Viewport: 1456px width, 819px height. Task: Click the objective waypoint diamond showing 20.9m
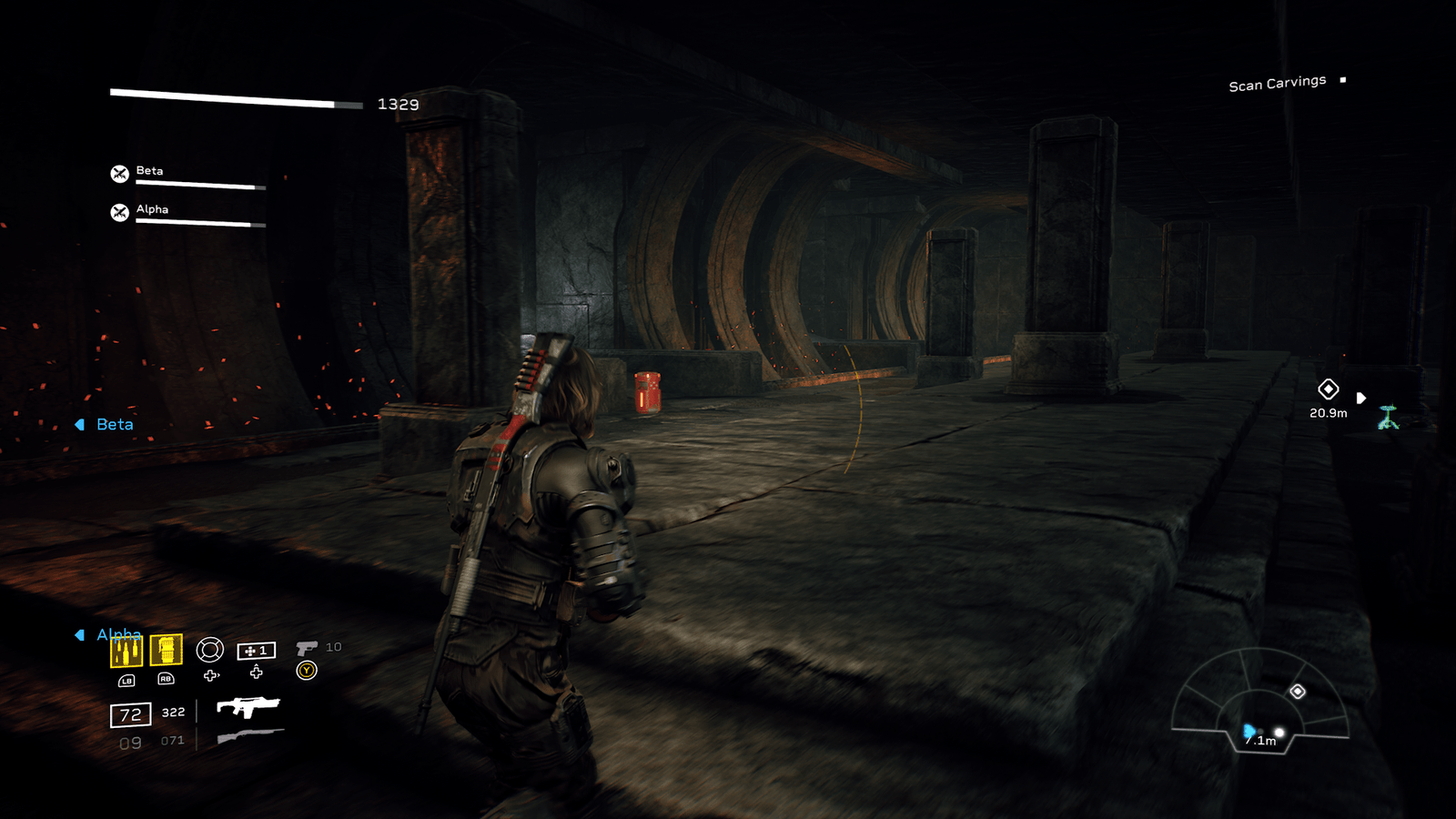(x=1329, y=389)
